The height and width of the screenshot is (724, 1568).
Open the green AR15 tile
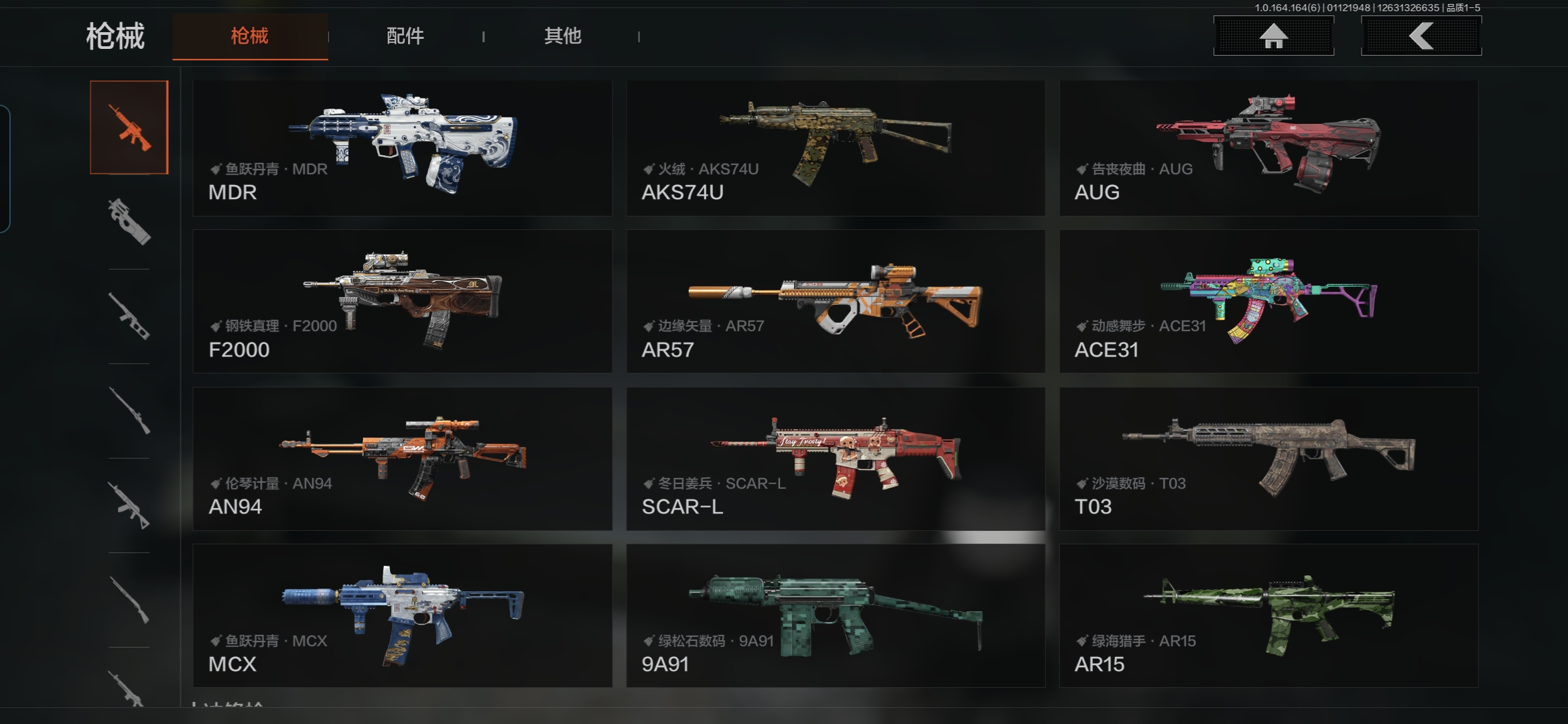pyautogui.click(x=1268, y=615)
